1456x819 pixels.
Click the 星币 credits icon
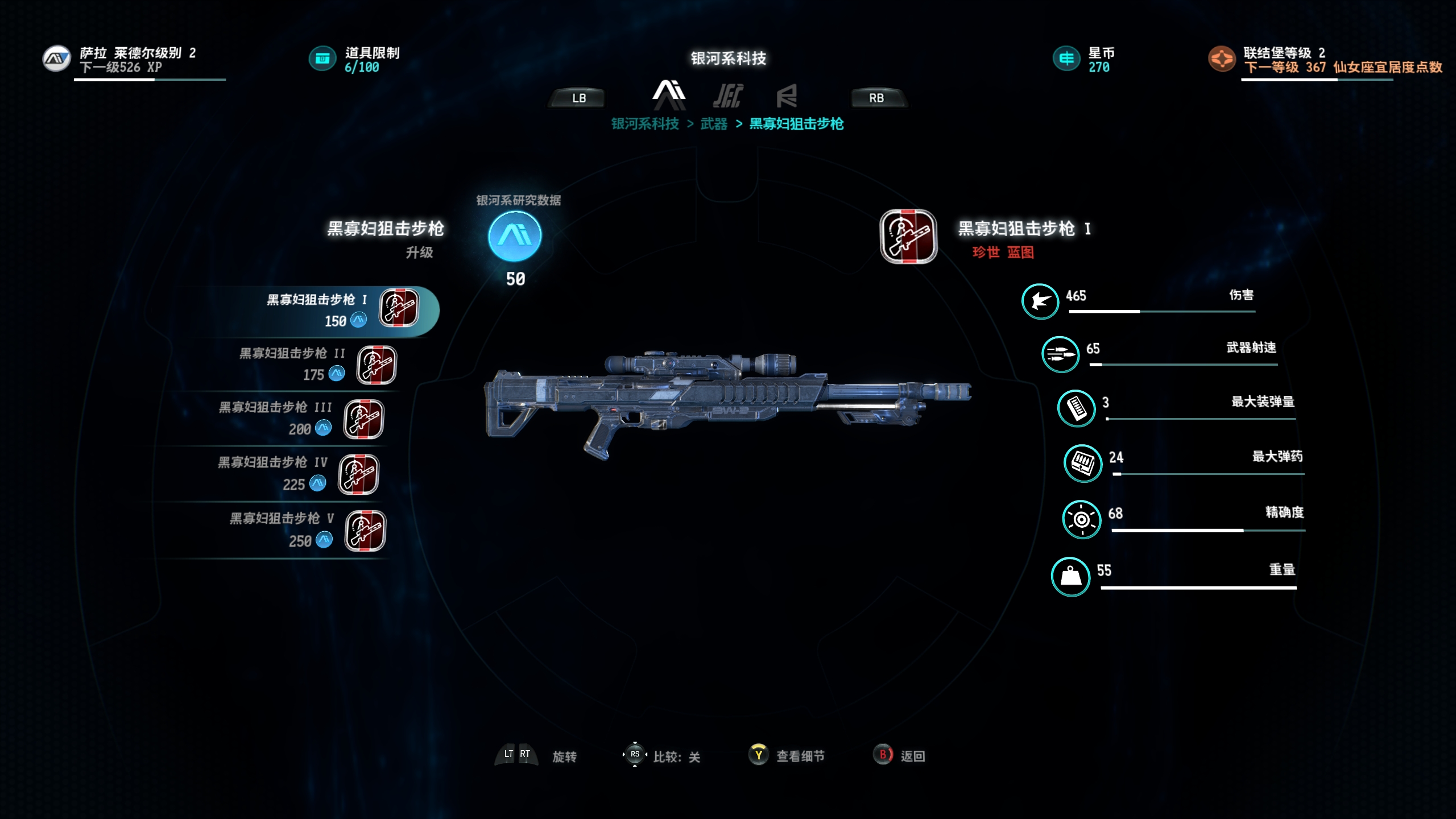(x=1066, y=59)
